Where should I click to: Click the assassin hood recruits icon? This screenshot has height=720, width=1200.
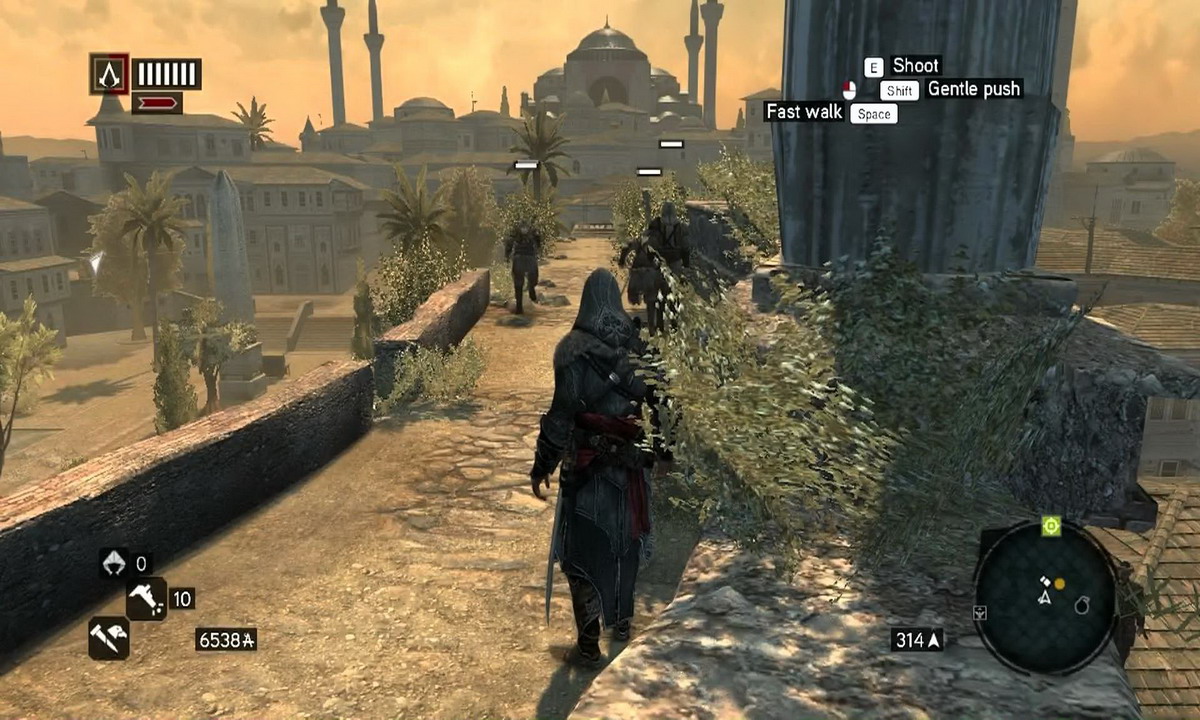pyautogui.click(x=113, y=563)
